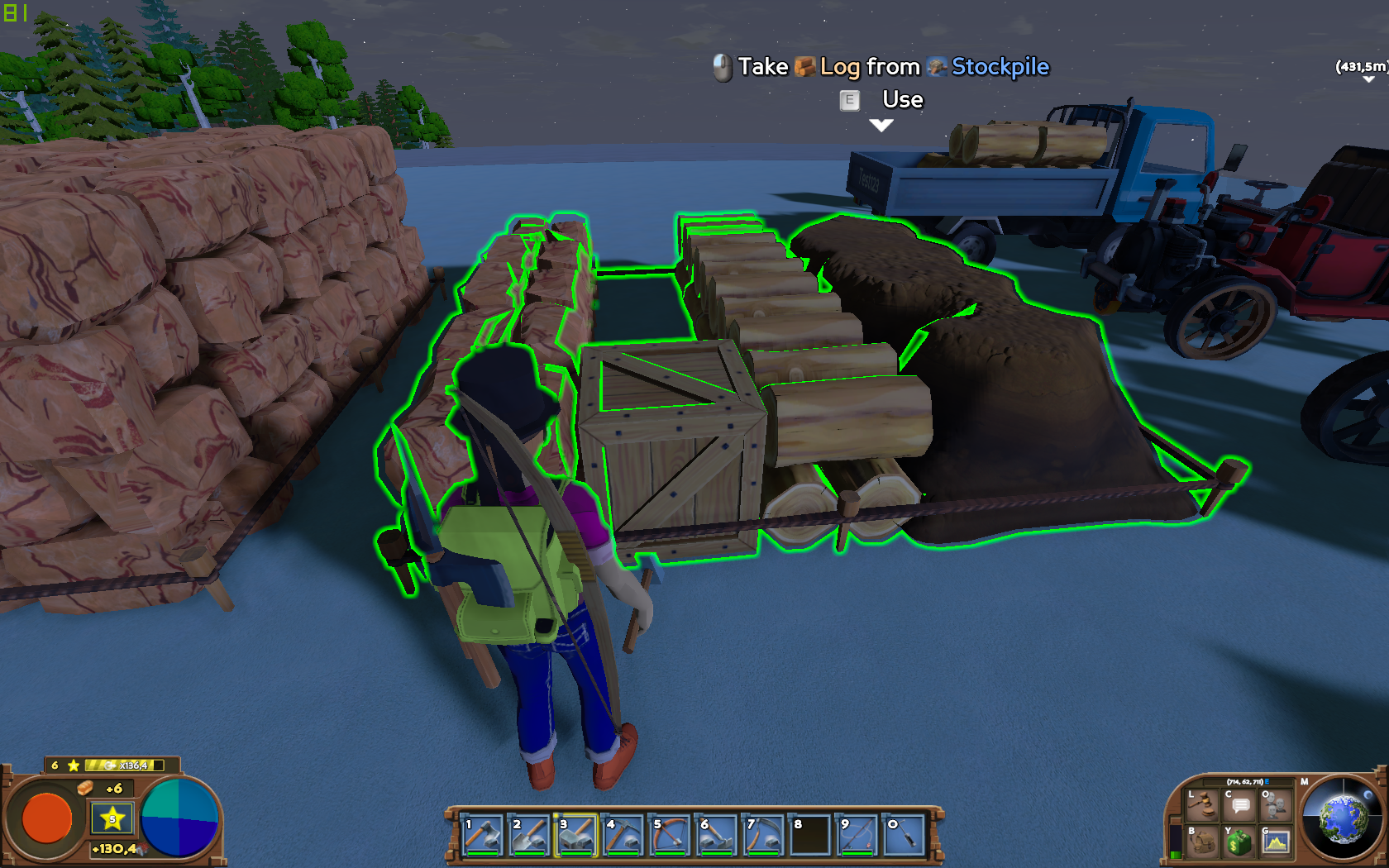Open the world globe minimap
This screenshot has height=868, width=1389.
pos(1341,818)
